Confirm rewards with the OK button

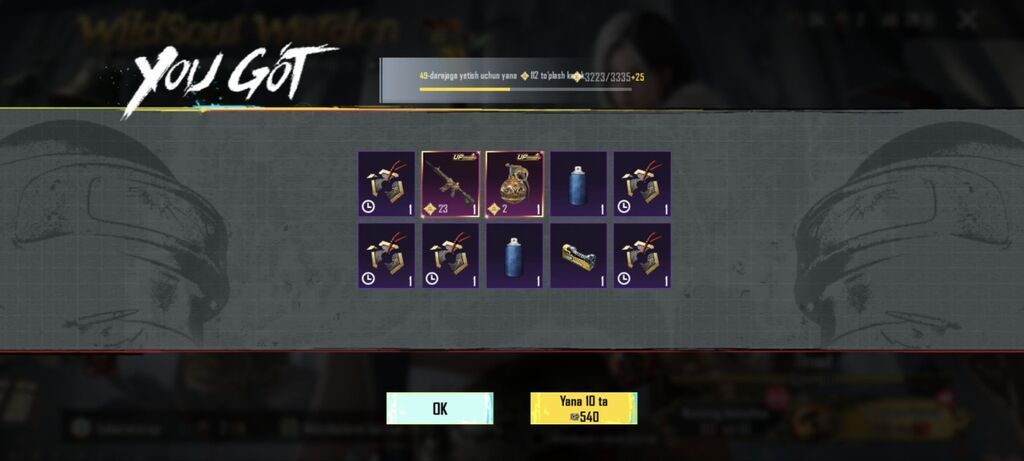[439, 408]
